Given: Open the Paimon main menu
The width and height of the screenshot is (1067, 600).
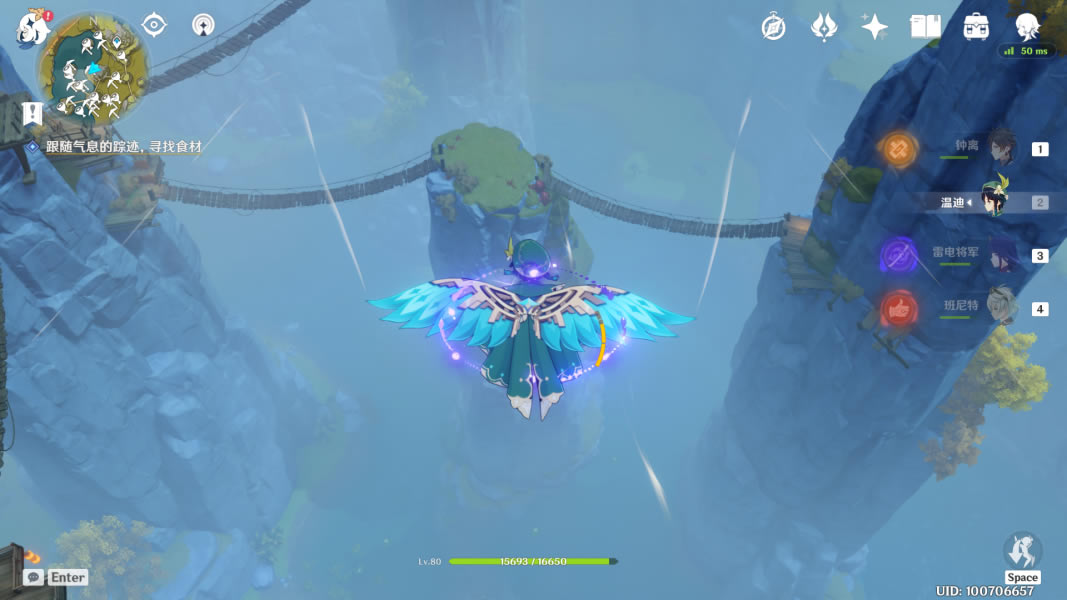Looking at the screenshot, I should click(x=32, y=26).
